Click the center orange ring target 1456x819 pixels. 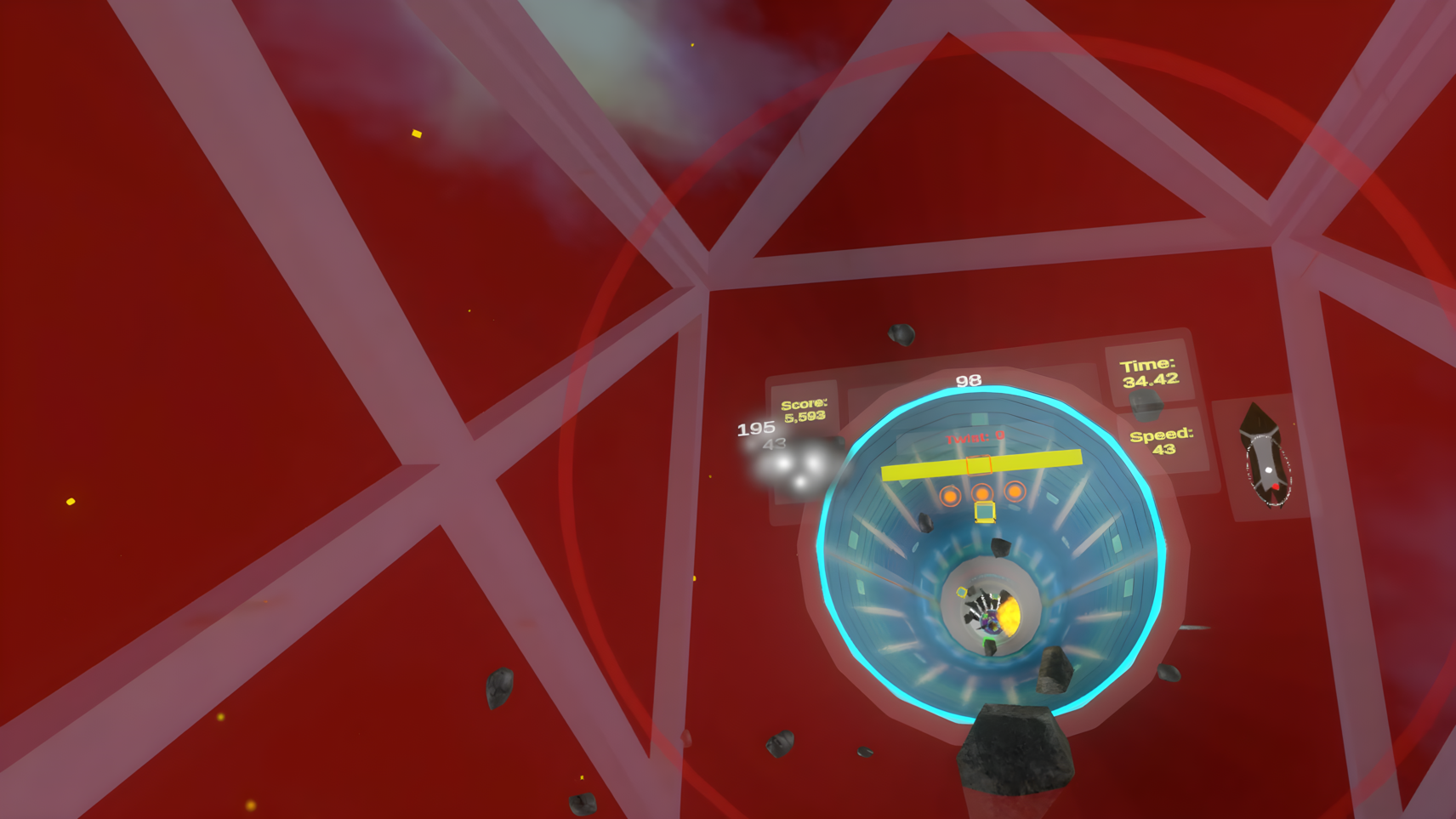click(x=982, y=494)
